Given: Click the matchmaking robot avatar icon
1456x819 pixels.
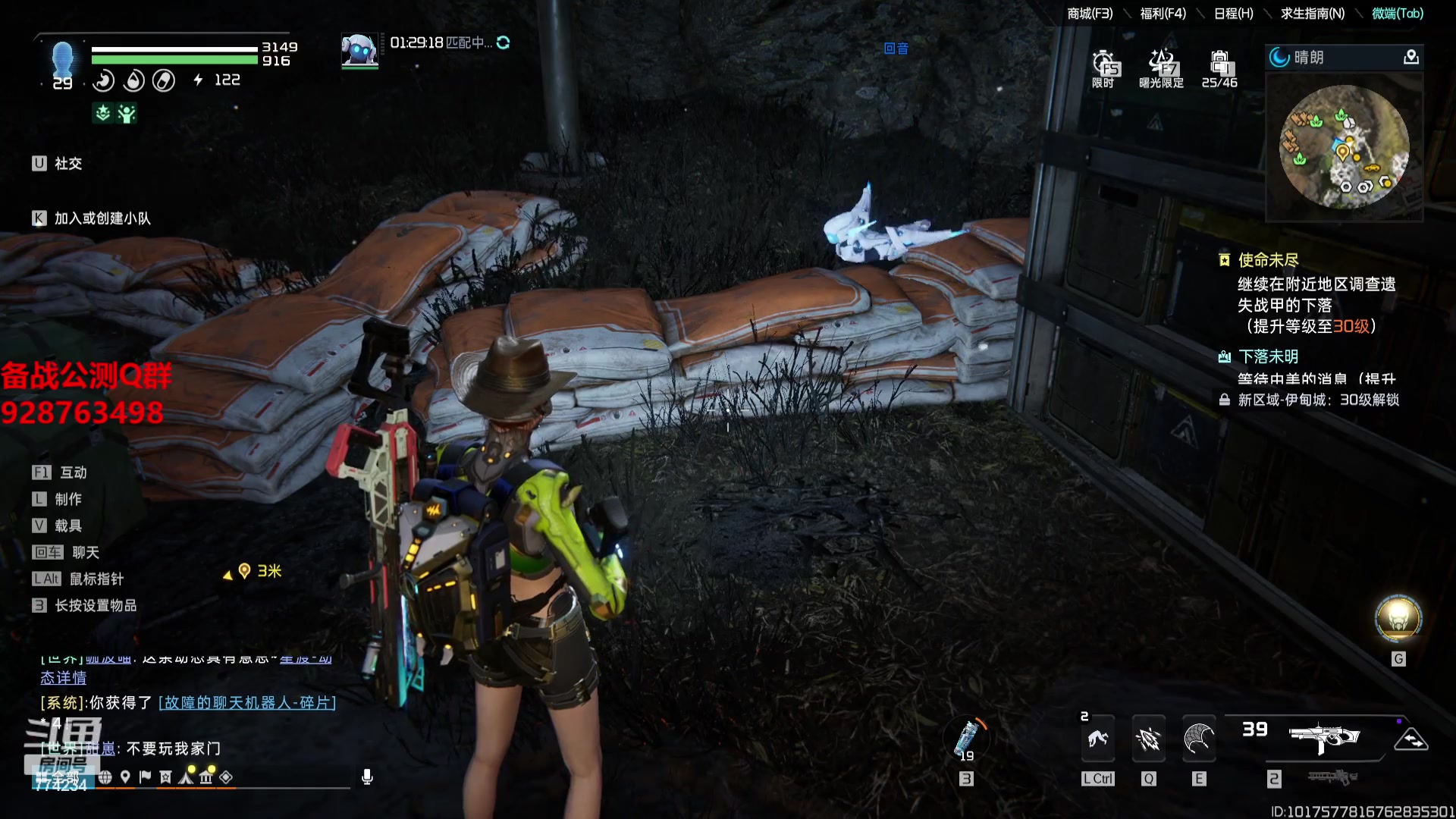Looking at the screenshot, I should (359, 50).
